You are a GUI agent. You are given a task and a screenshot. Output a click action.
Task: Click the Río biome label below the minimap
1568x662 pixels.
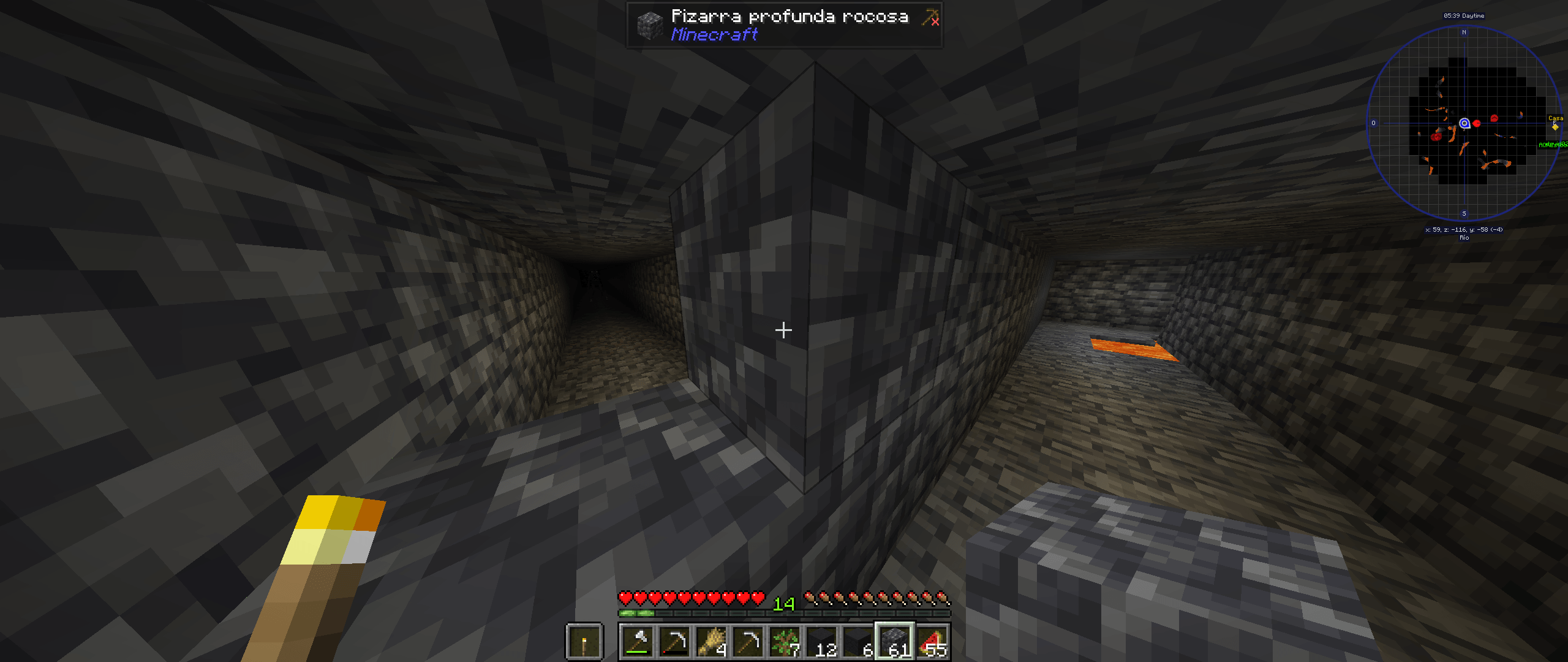click(1464, 237)
